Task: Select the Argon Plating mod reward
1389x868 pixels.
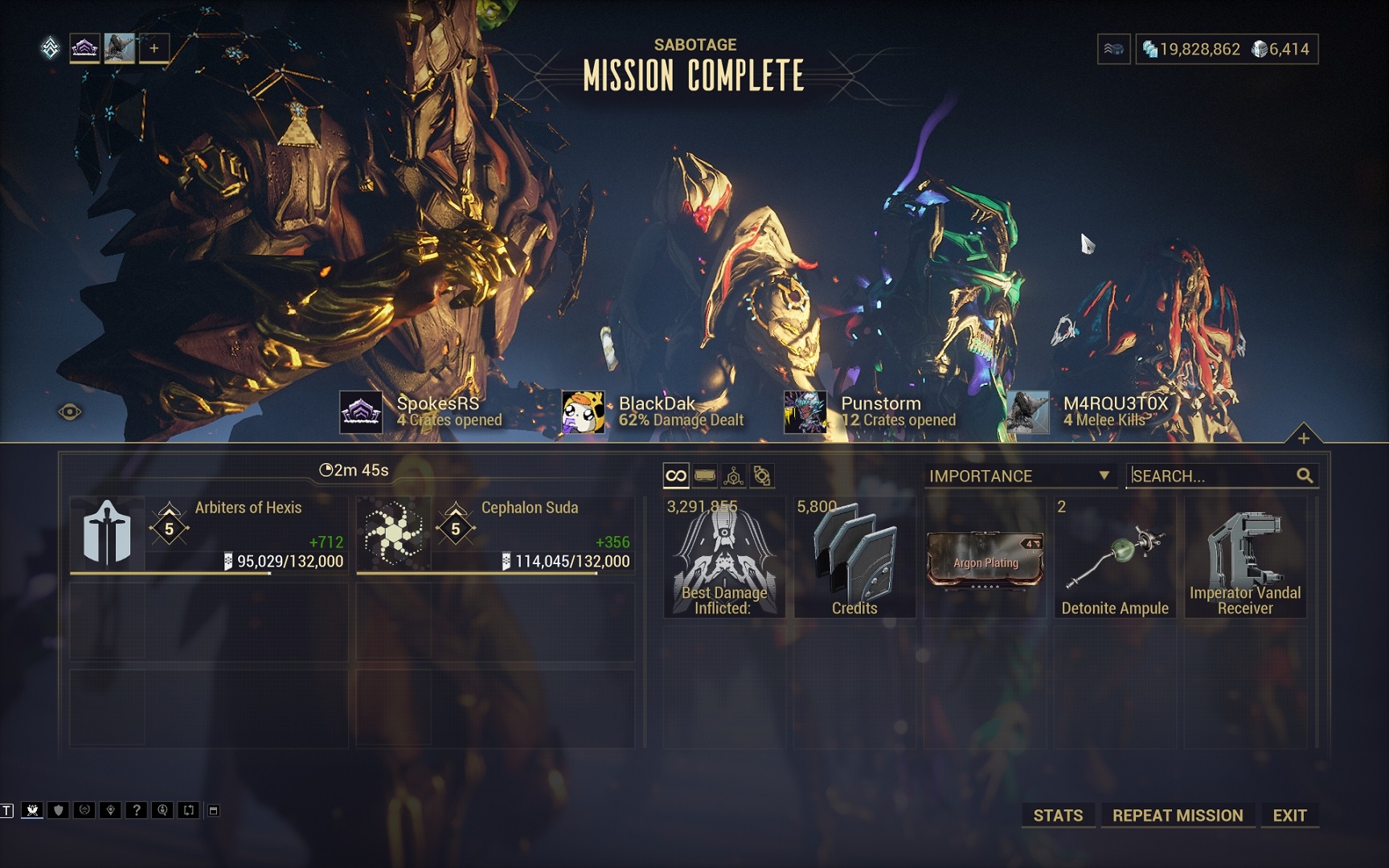Action: point(985,558)
